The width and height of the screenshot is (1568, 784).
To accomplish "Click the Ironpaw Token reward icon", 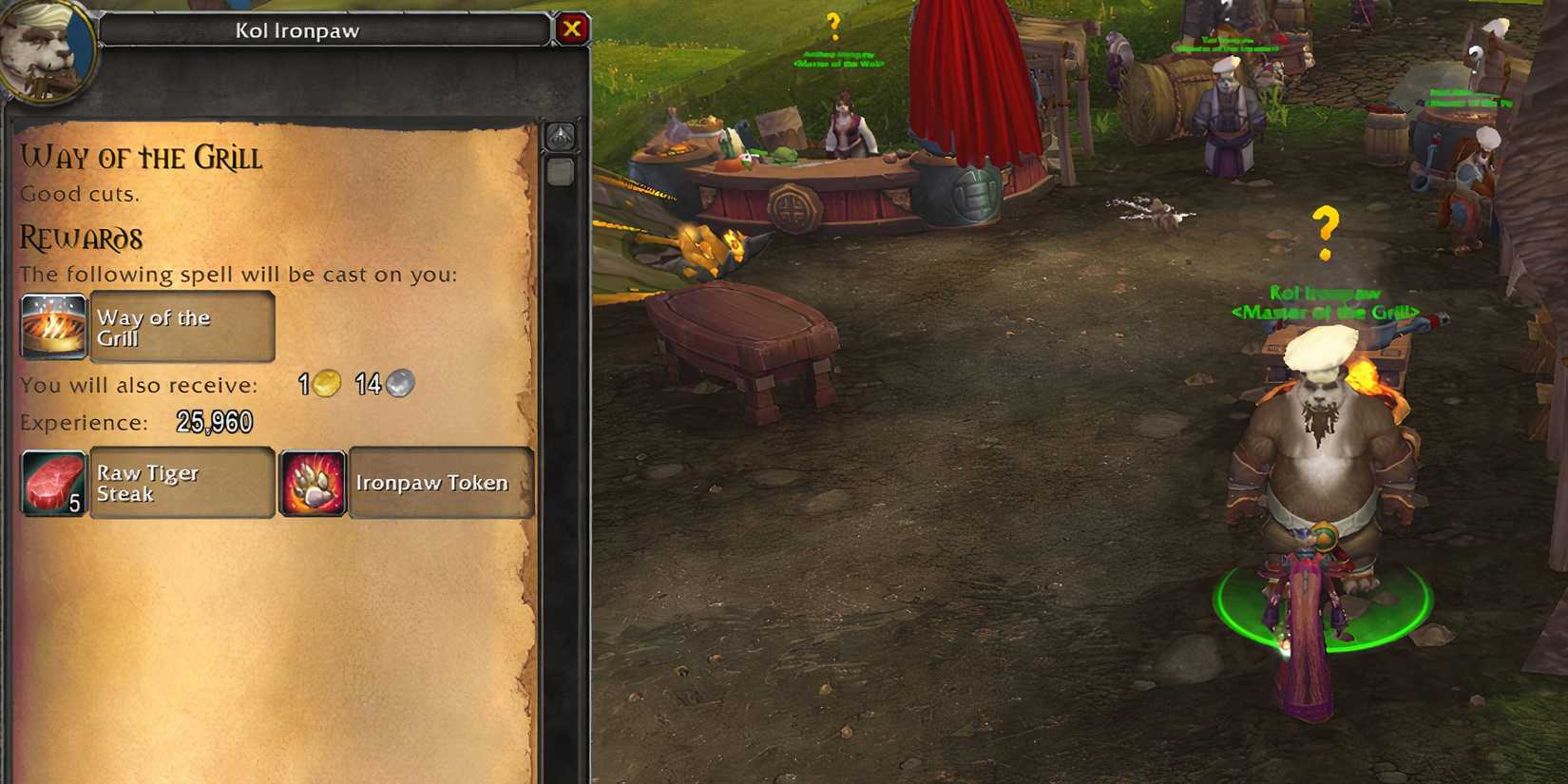I will (312, 483).
